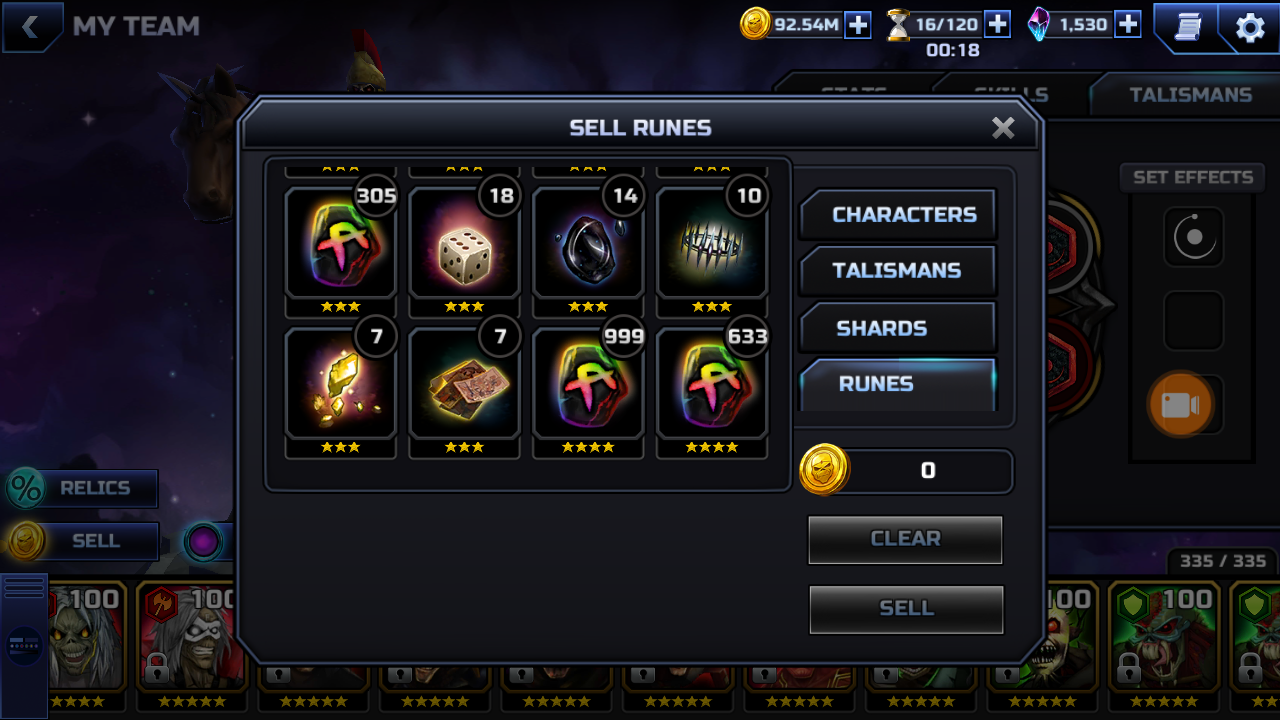
Task: Select the rune stack with 999 count
Action: point(588,384)
